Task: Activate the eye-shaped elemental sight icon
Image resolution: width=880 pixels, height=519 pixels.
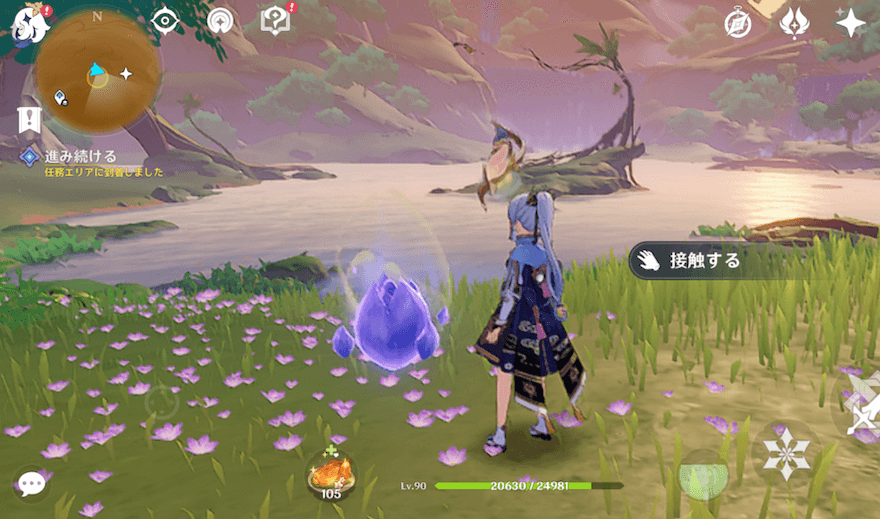Action: [164, 20]
